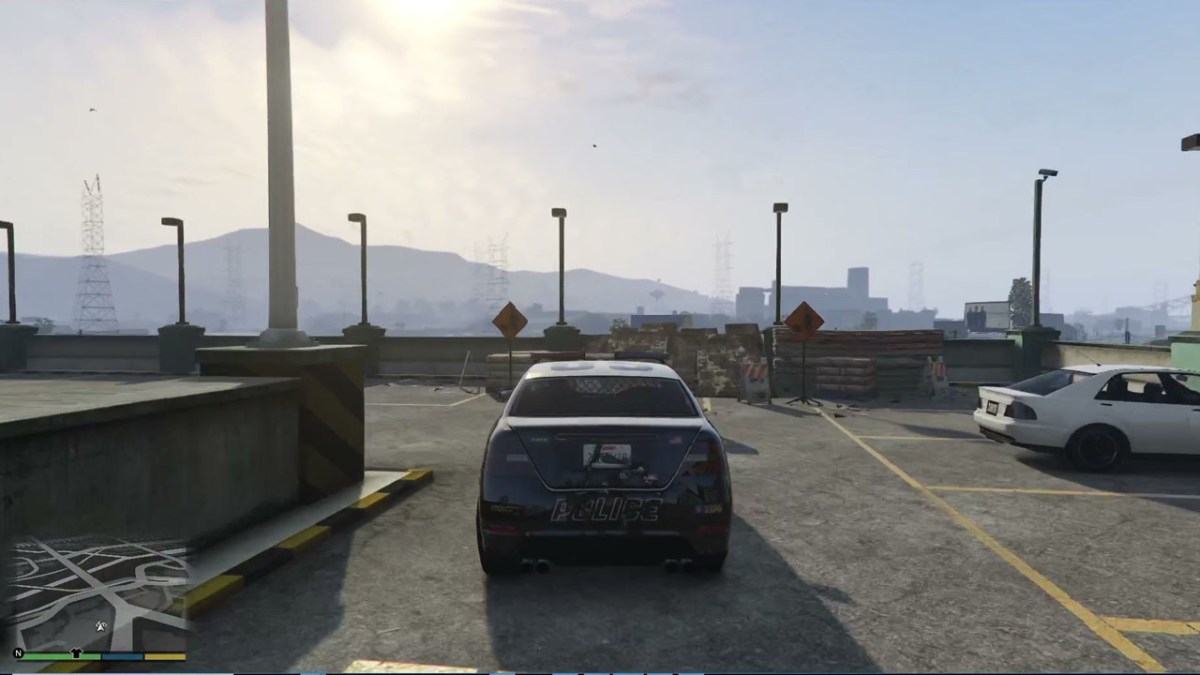1200x675 pixels.
Task: Select the player arrow on the minimap
Action: click(101, 627)
